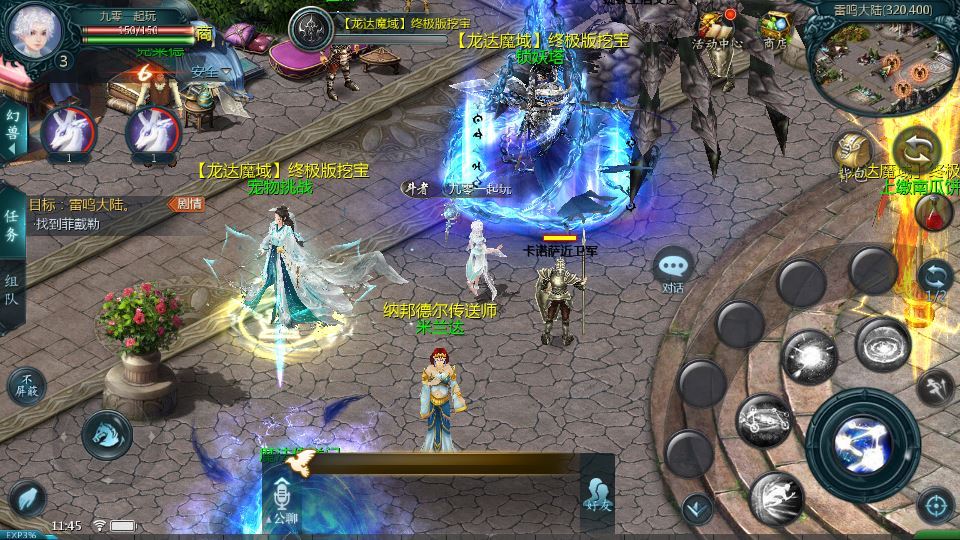Open the 好友 friends list

pos(598,494)
